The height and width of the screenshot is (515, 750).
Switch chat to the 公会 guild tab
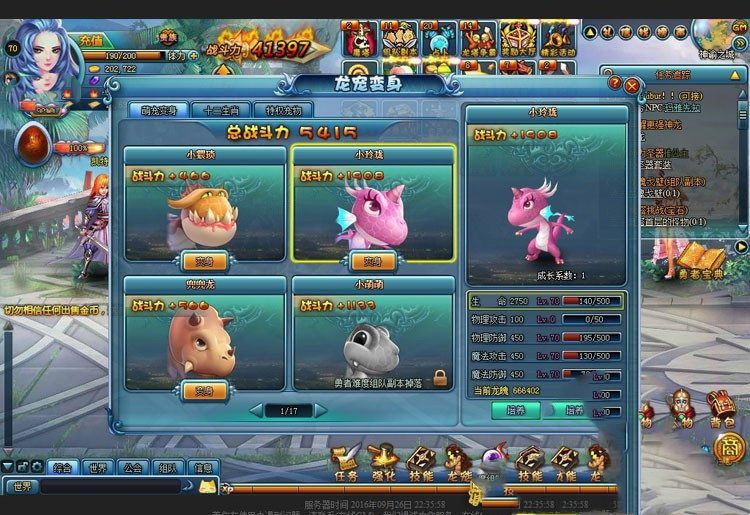point(130,467)
